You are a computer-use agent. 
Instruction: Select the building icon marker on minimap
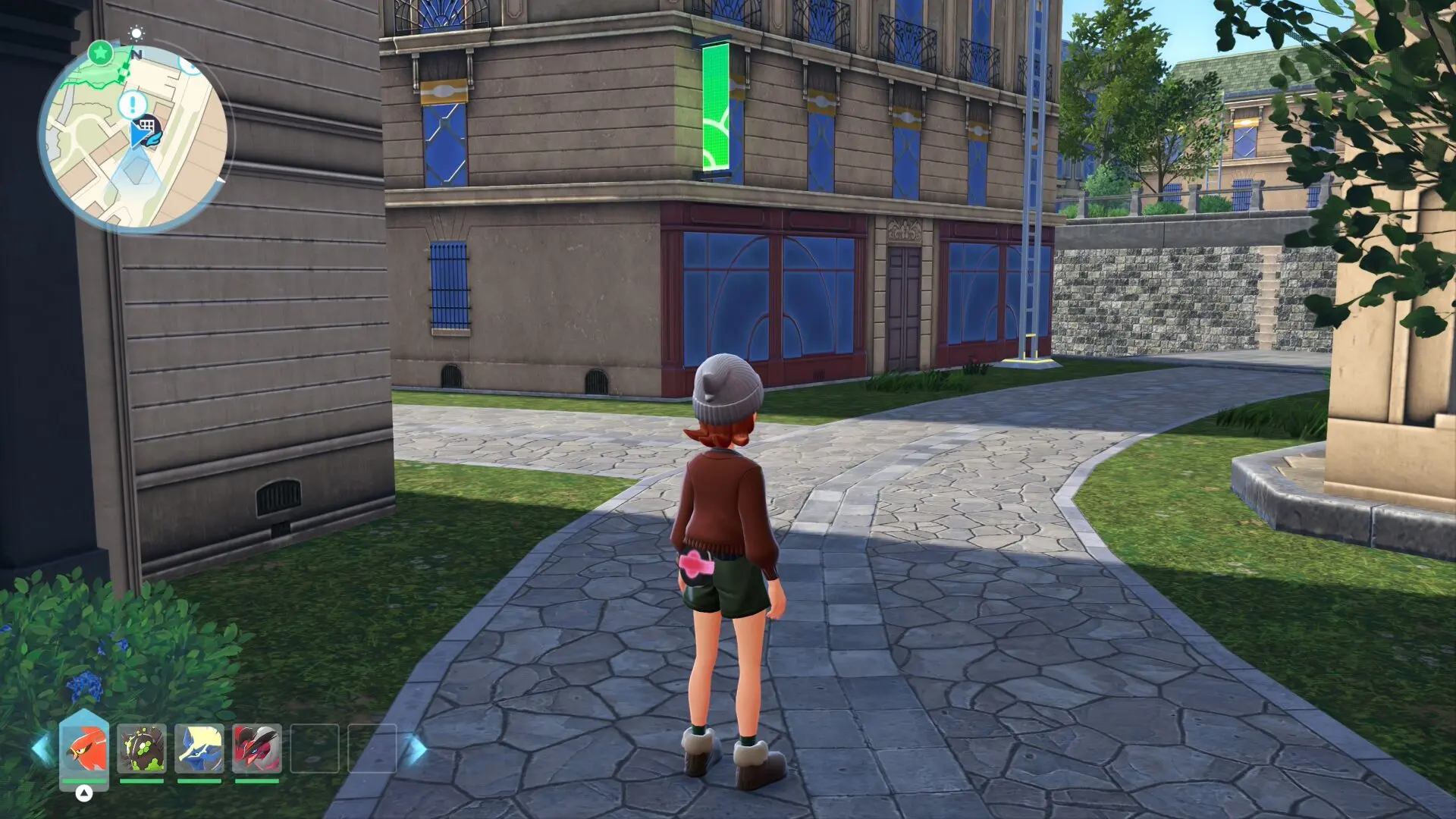pos(147,125)
